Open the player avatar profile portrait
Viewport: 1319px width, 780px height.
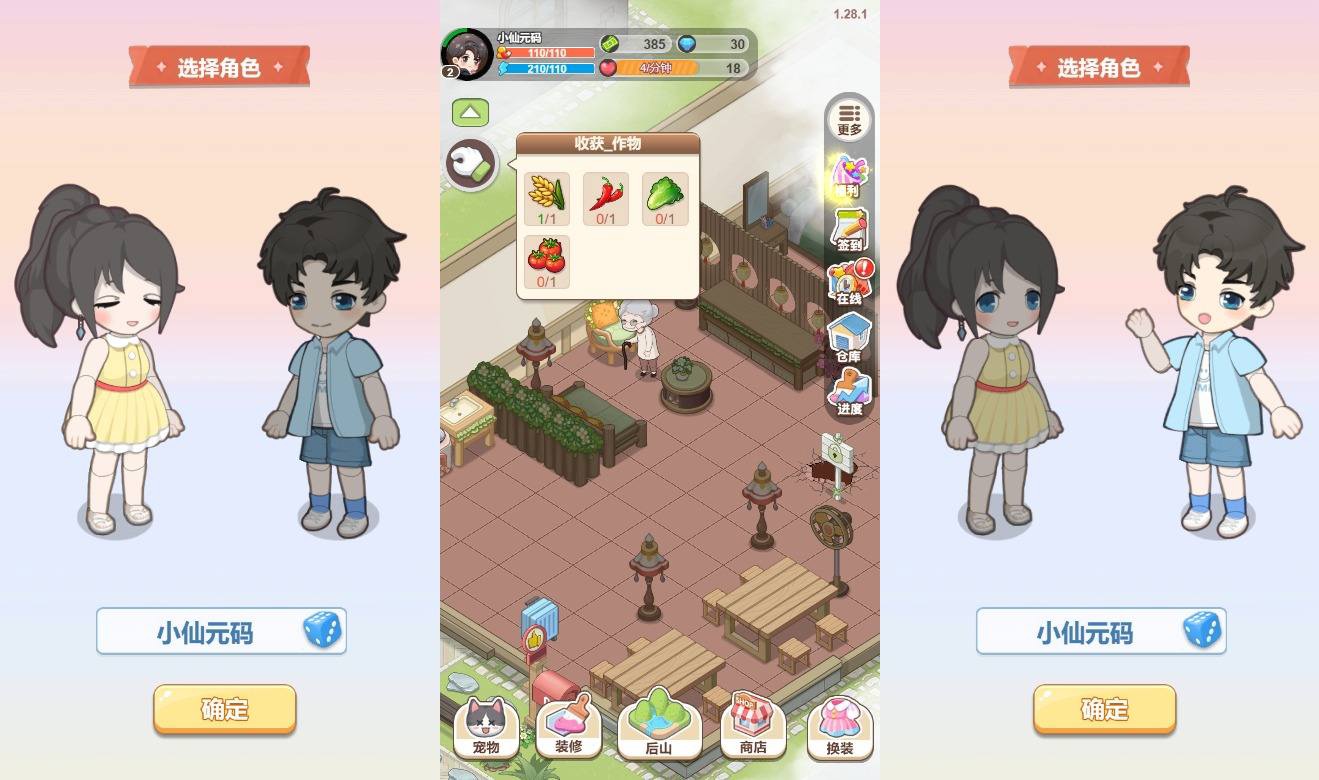(467, 54)
